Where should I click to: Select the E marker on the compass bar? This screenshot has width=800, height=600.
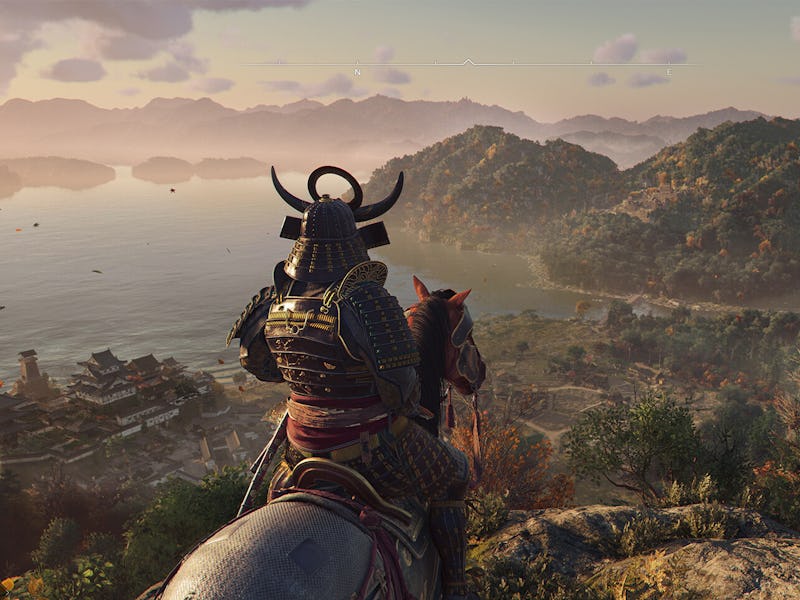click(x=669, y=73)
